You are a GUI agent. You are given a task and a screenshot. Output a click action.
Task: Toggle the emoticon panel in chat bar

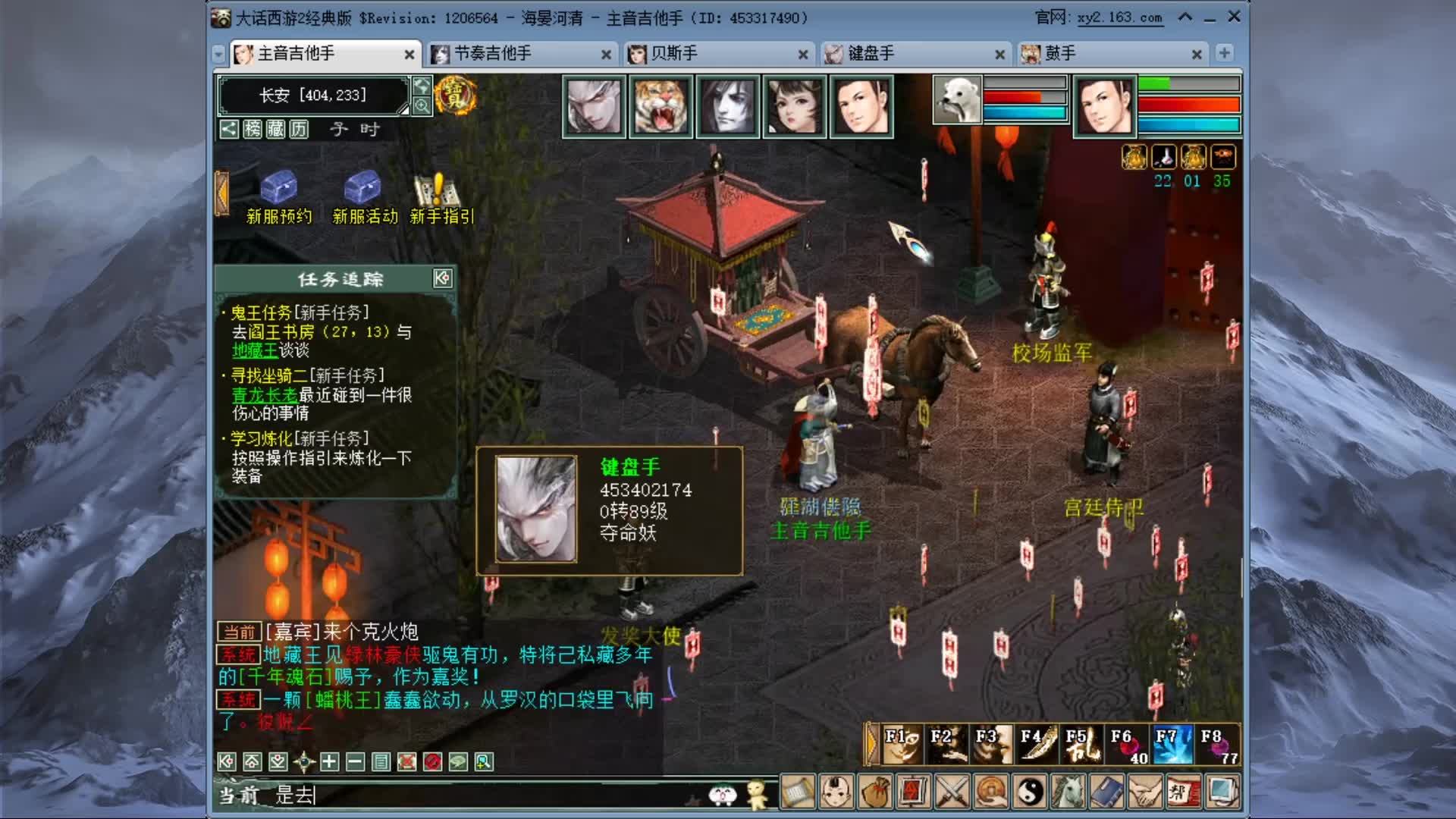tap(724, 793)
